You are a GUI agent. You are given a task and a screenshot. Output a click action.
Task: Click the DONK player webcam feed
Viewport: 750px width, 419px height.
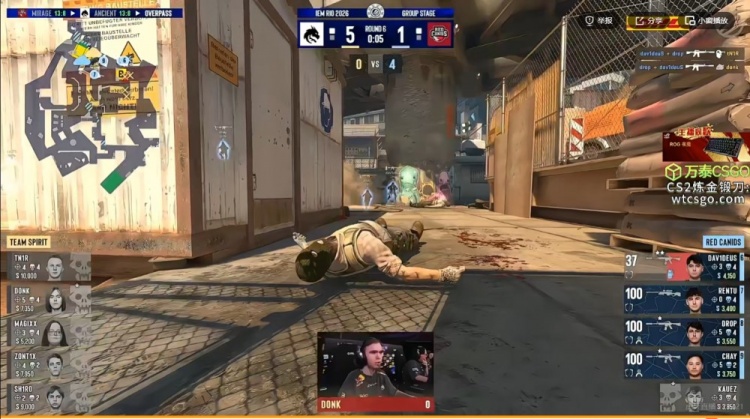[x=375, y=368]
